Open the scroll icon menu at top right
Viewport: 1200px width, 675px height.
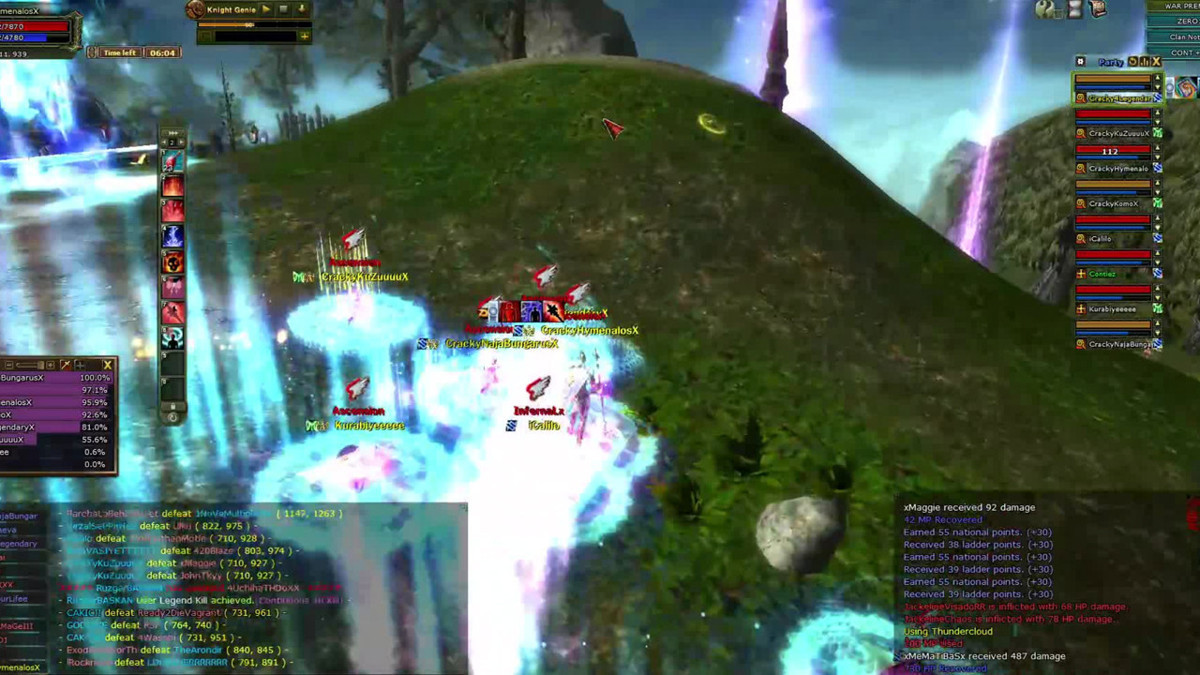pos(1098,9)
